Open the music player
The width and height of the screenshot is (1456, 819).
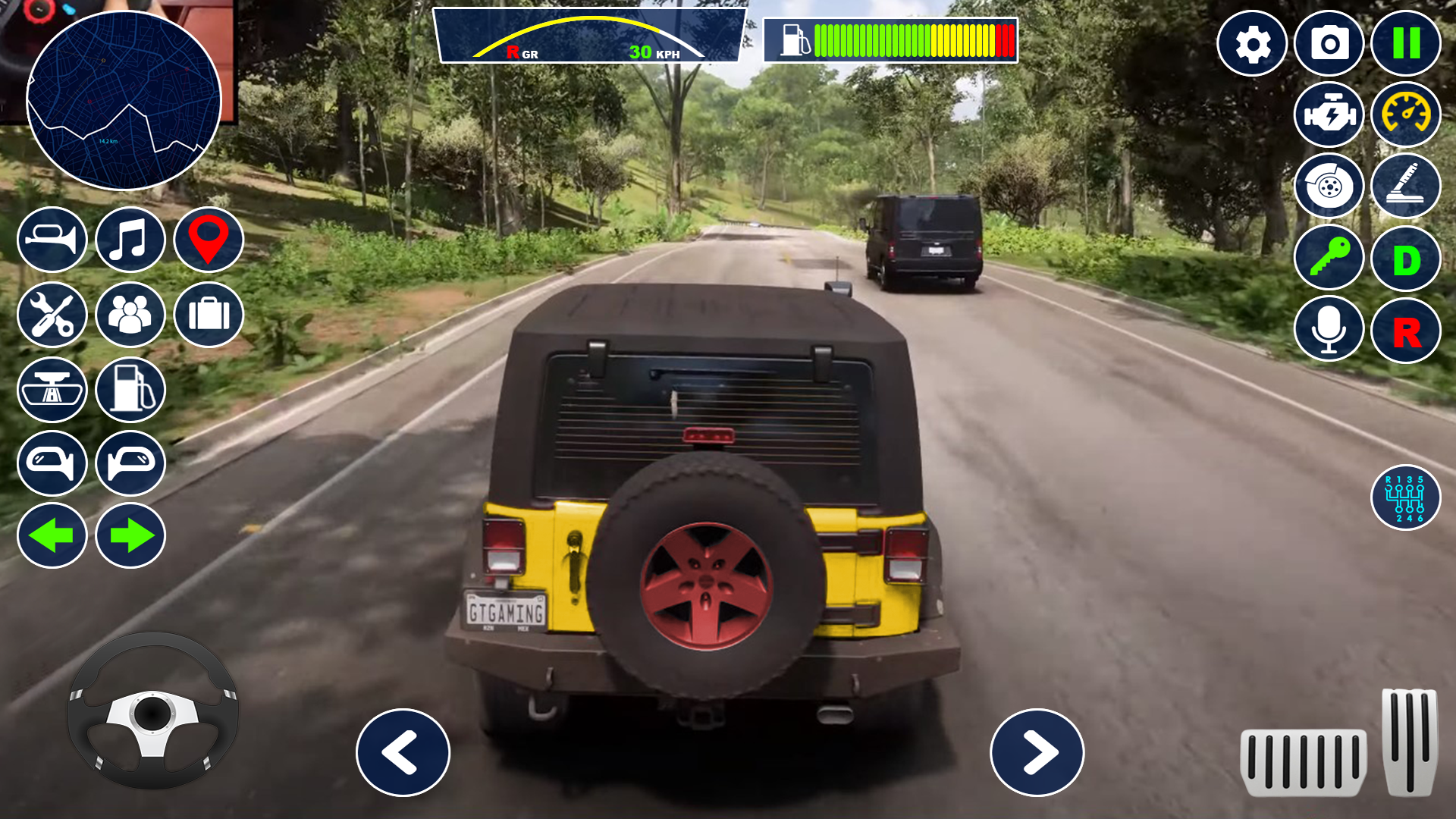coord(130,240)
